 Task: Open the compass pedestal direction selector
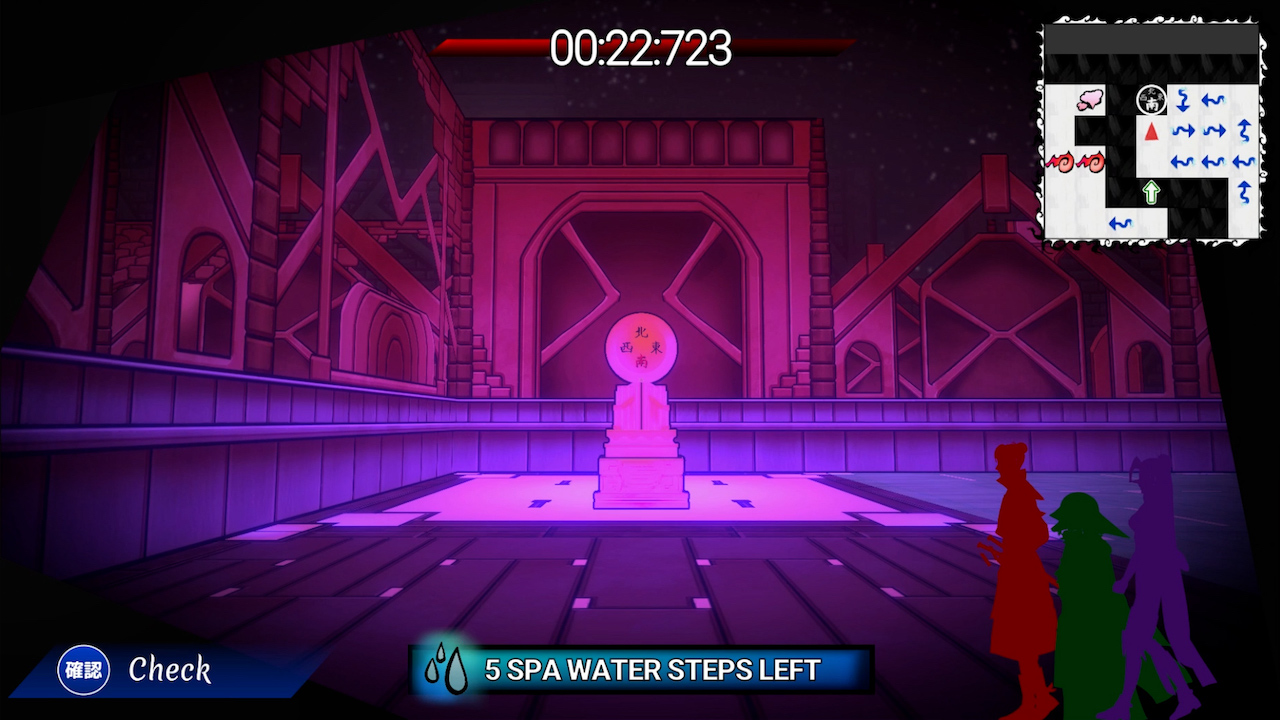coord(642,345)
